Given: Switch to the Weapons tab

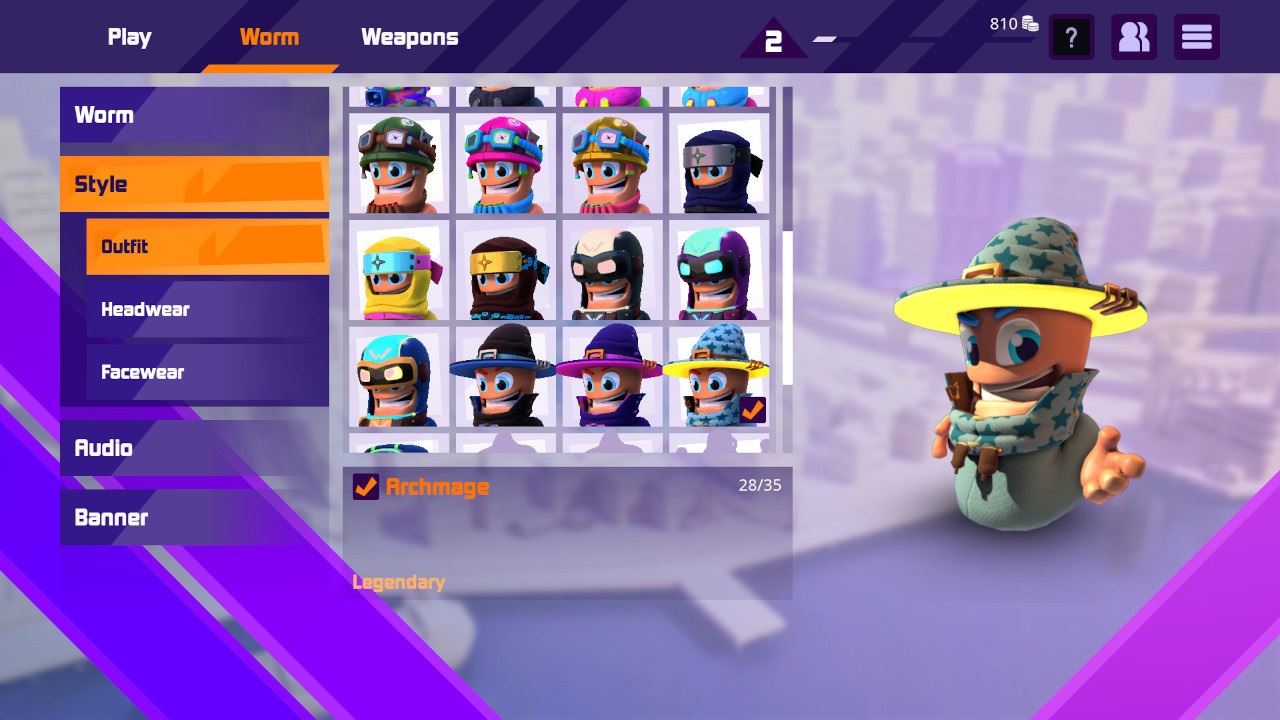Looking at the screenshot, I should [409, 37].
